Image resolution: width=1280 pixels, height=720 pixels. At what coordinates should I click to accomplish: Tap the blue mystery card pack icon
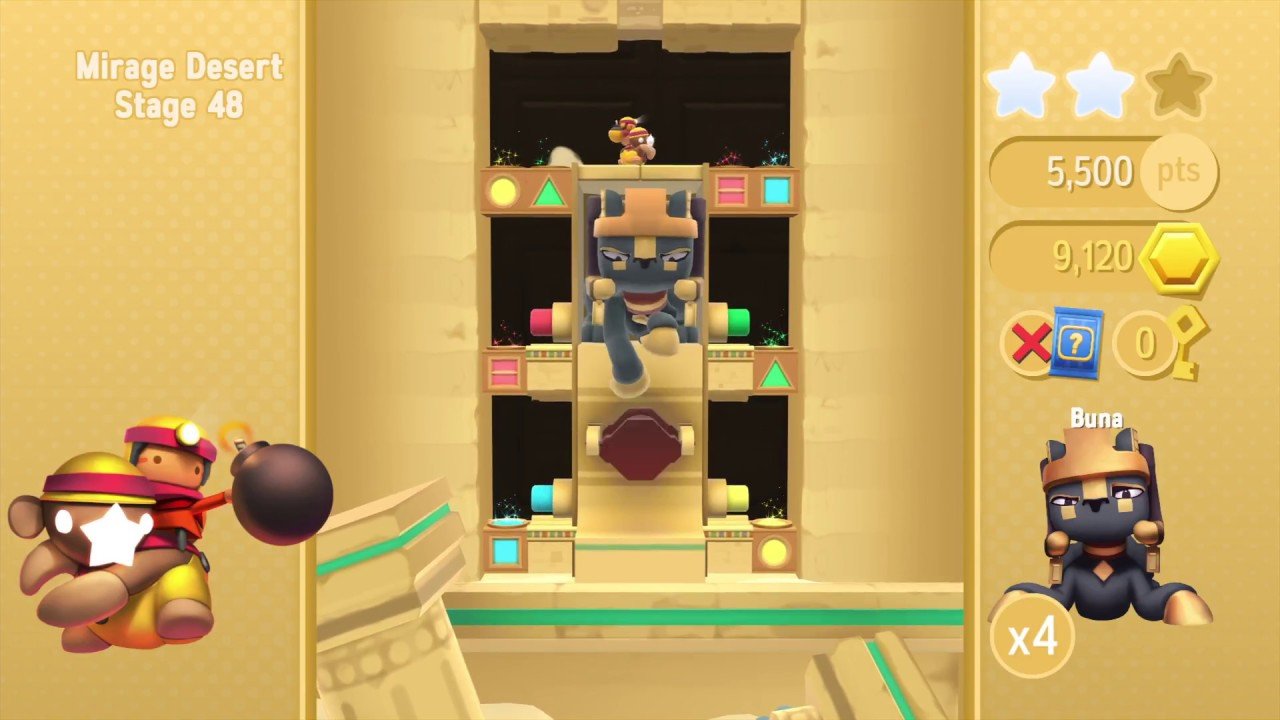tap(1075, 342)
